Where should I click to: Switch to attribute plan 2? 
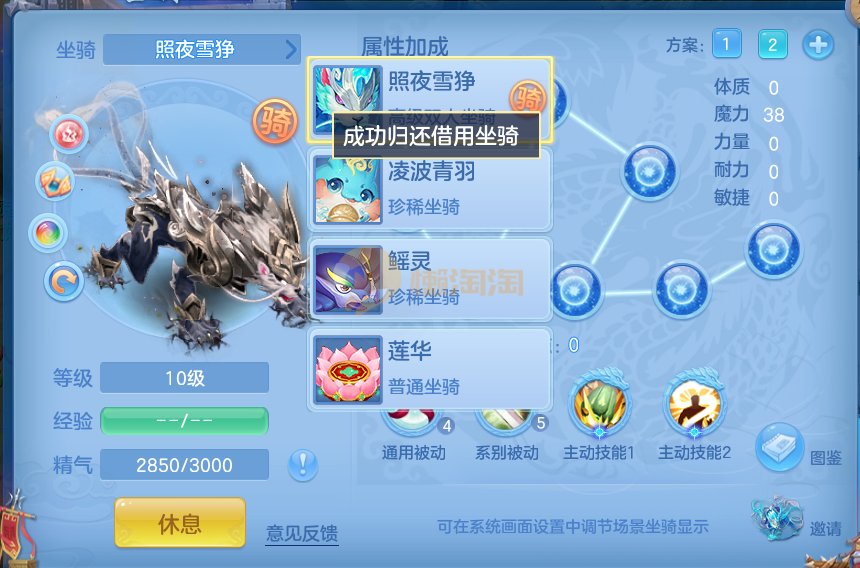[772, 44]
